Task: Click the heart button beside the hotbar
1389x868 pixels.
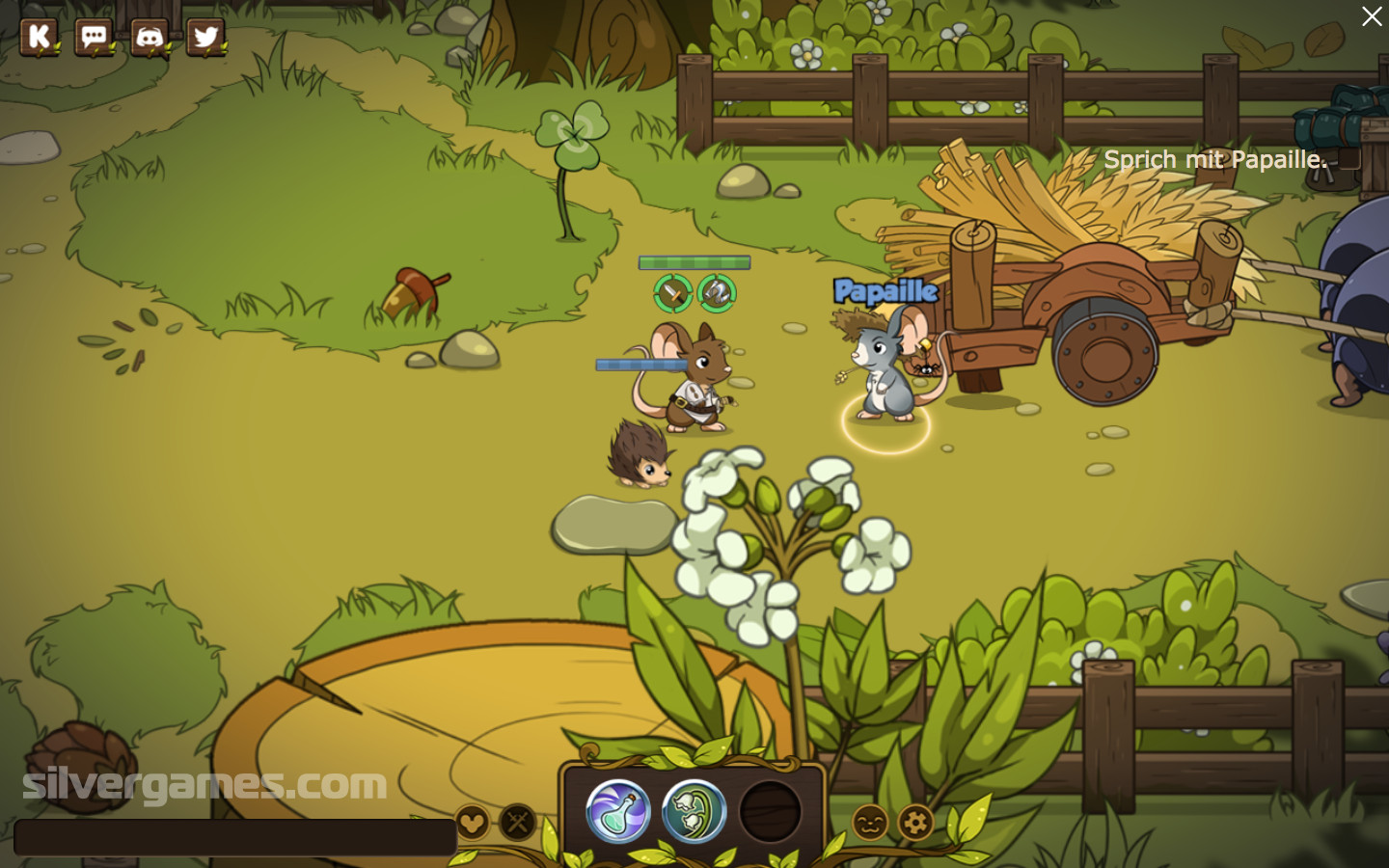Action: coord(473,823)
